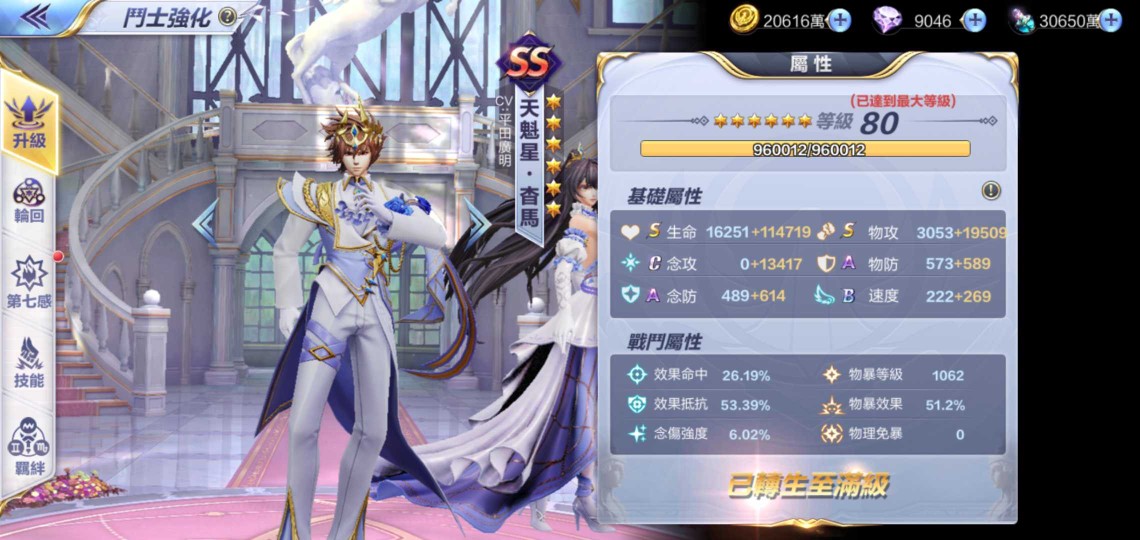The height and width of the screenshot is (540, 1140).
Task: Open the 第七感 tab
Action: (x=29, y=282)
